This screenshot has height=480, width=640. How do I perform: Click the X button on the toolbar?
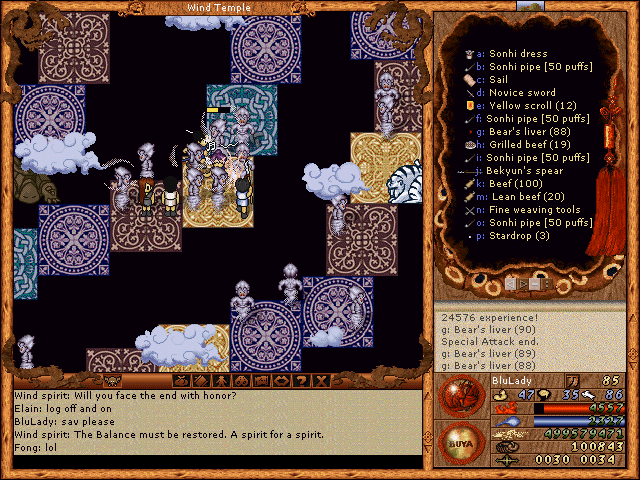[x=321, y=381]
